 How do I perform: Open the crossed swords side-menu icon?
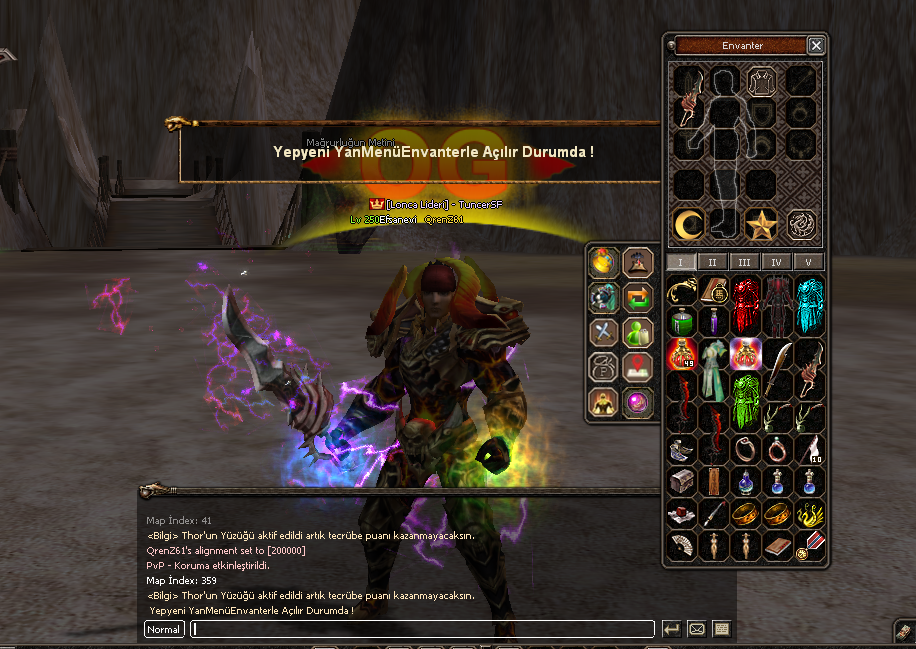(x=603, y=332)
